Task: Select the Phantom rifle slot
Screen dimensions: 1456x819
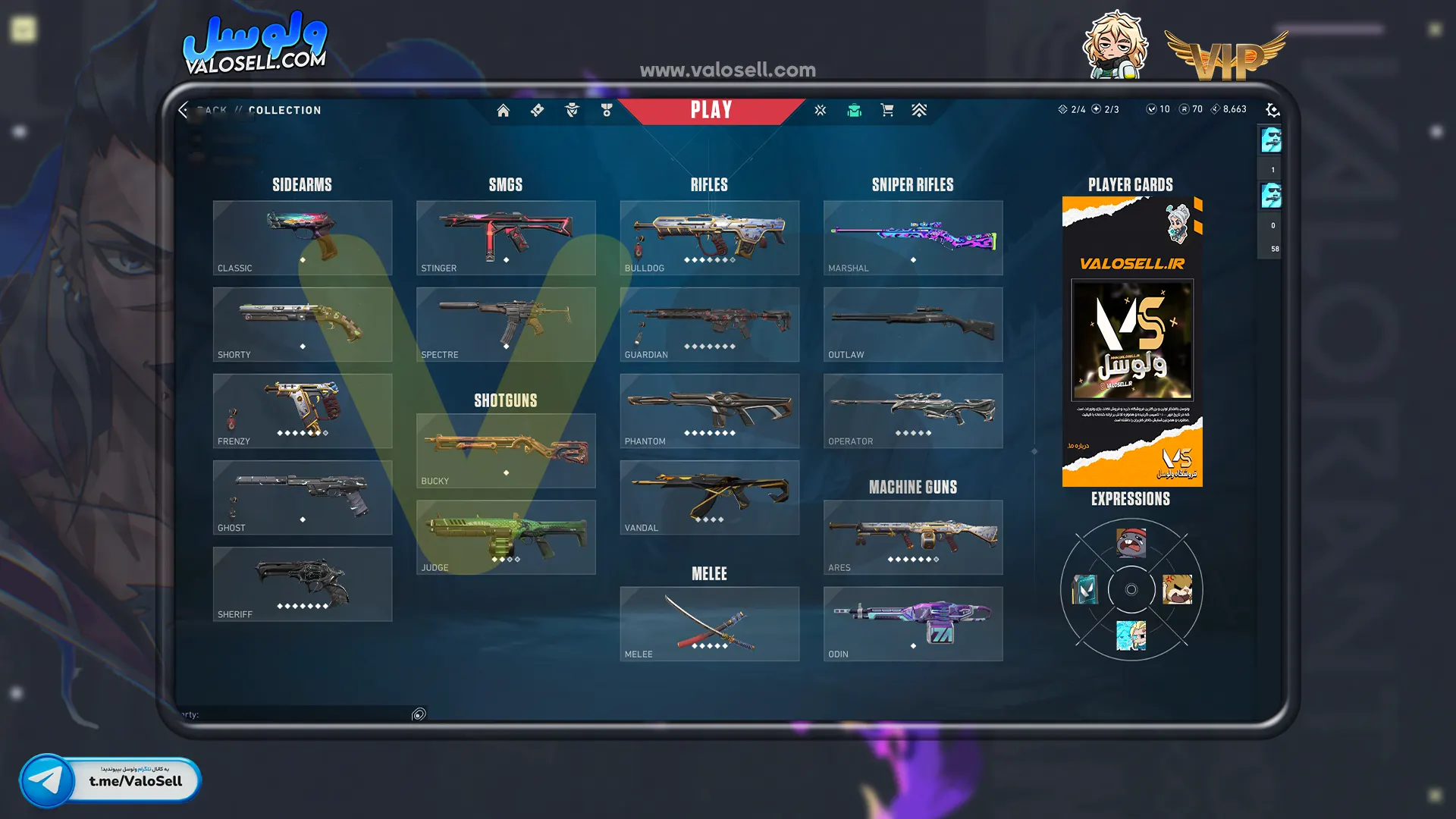Action: [709, 410]
